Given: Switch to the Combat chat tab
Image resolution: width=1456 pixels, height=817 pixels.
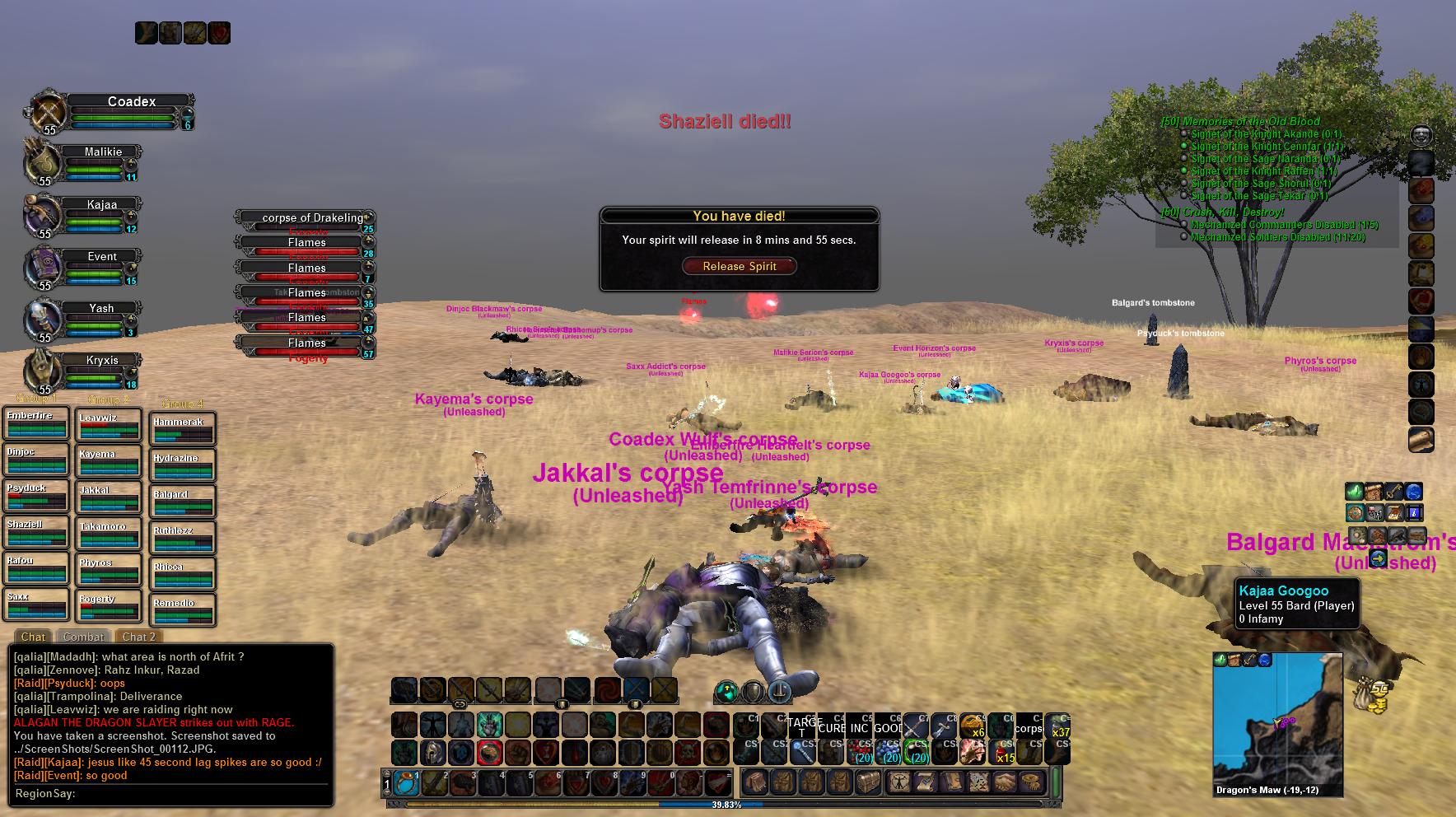Looking at the screenshot, I should (x=83, y=637).
